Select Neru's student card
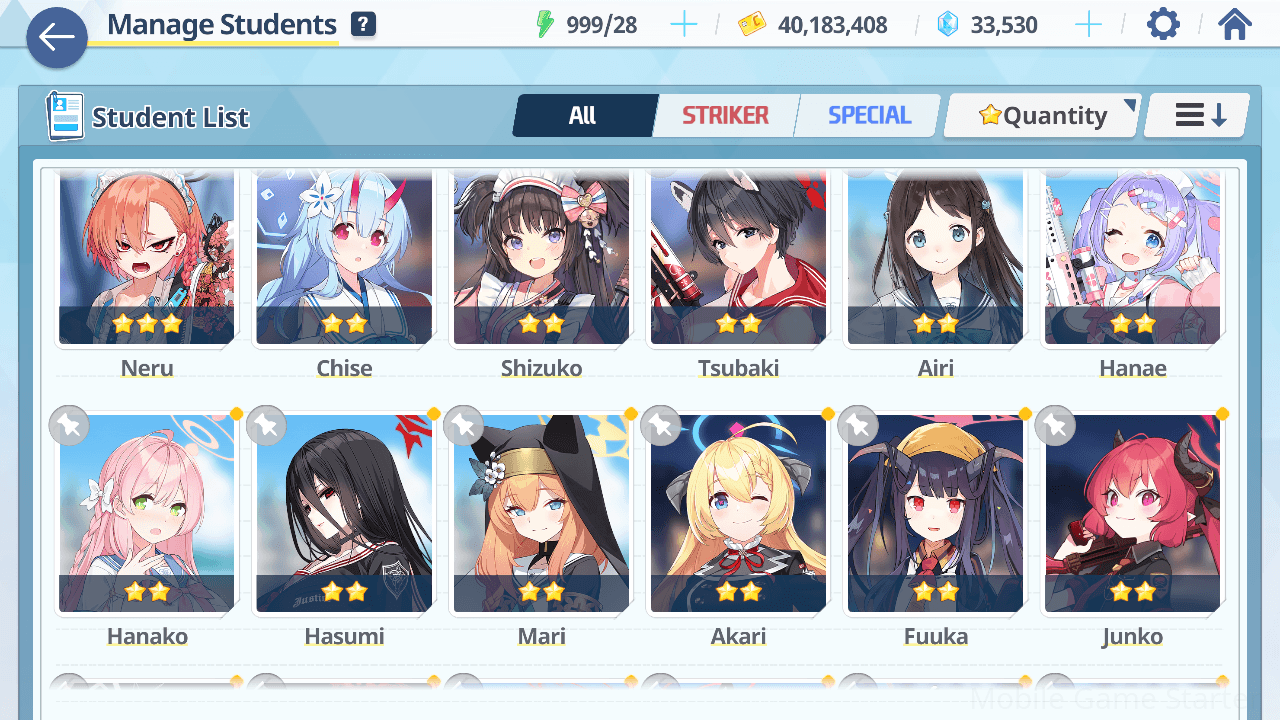The image size is (1280, 720). pyautogui.click(x=147, y=258)
